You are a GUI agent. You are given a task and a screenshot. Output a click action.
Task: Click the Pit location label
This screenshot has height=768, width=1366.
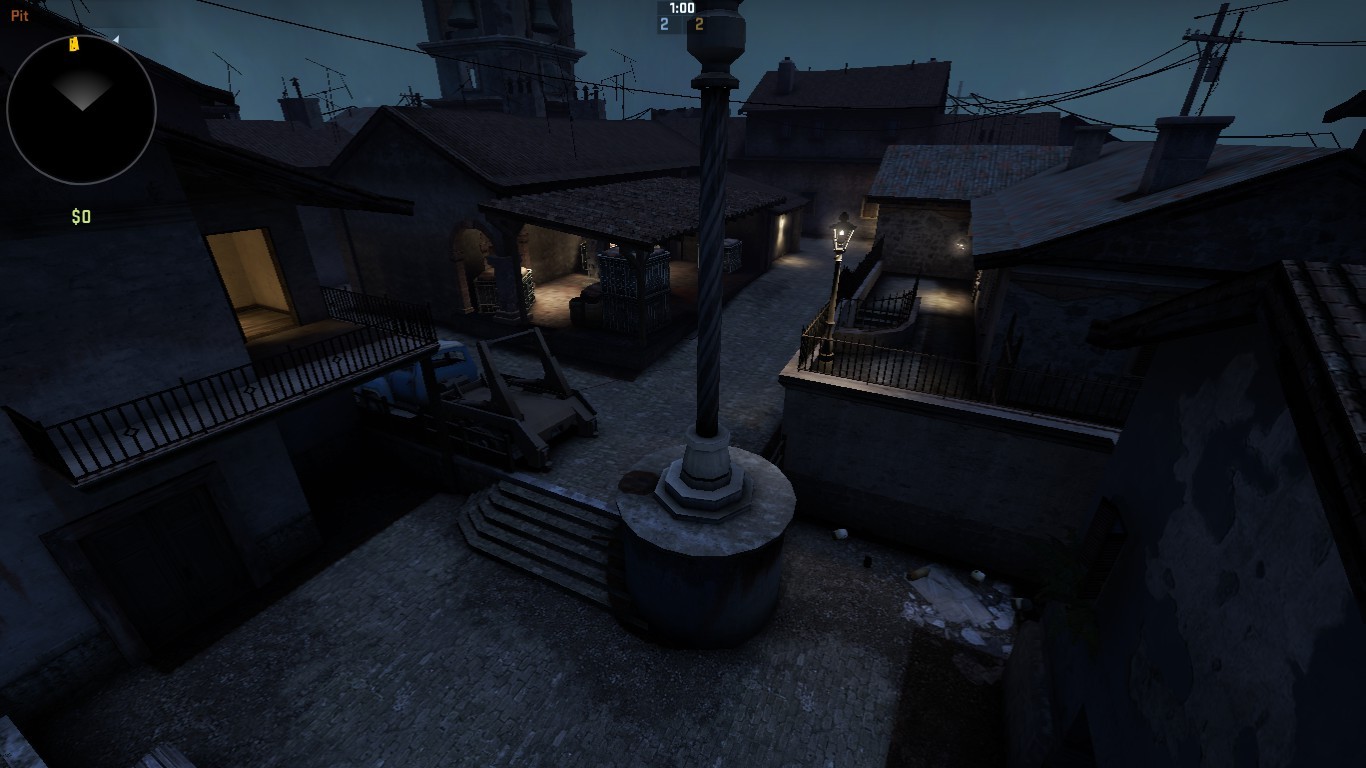(x=18, y=14)
